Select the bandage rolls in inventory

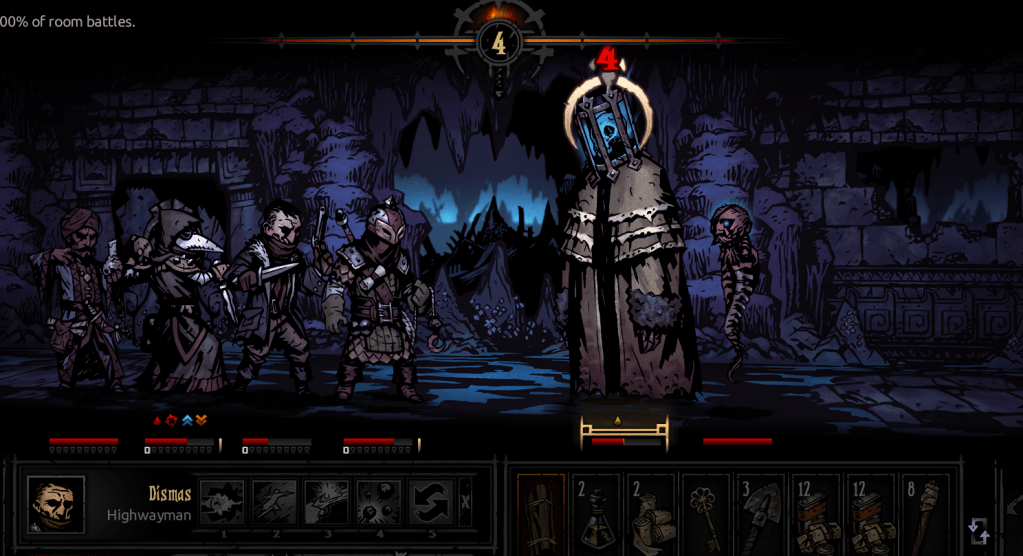coord(652,514)
